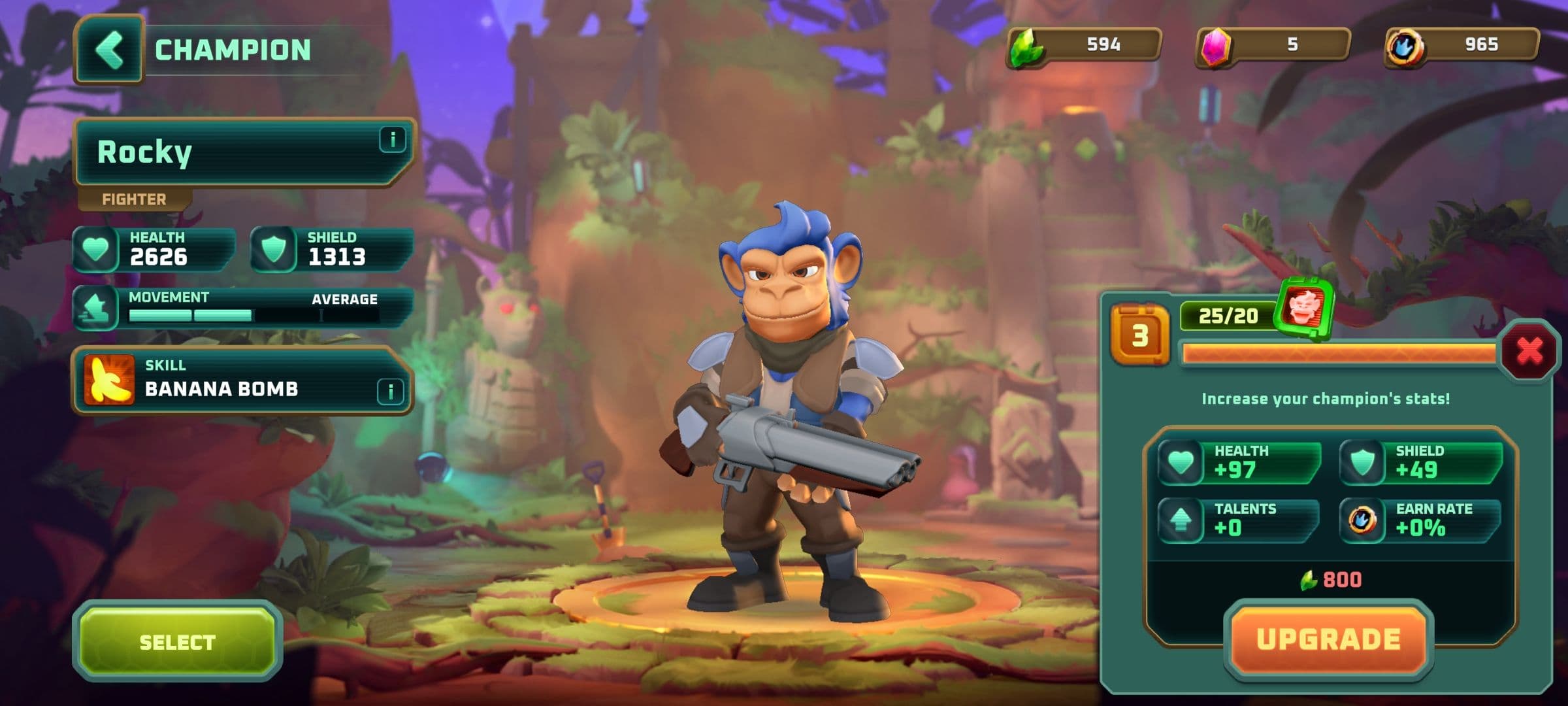Close the upgrade panel with red X
This screenshot has height=706, width=1568.
[1529, 351]
